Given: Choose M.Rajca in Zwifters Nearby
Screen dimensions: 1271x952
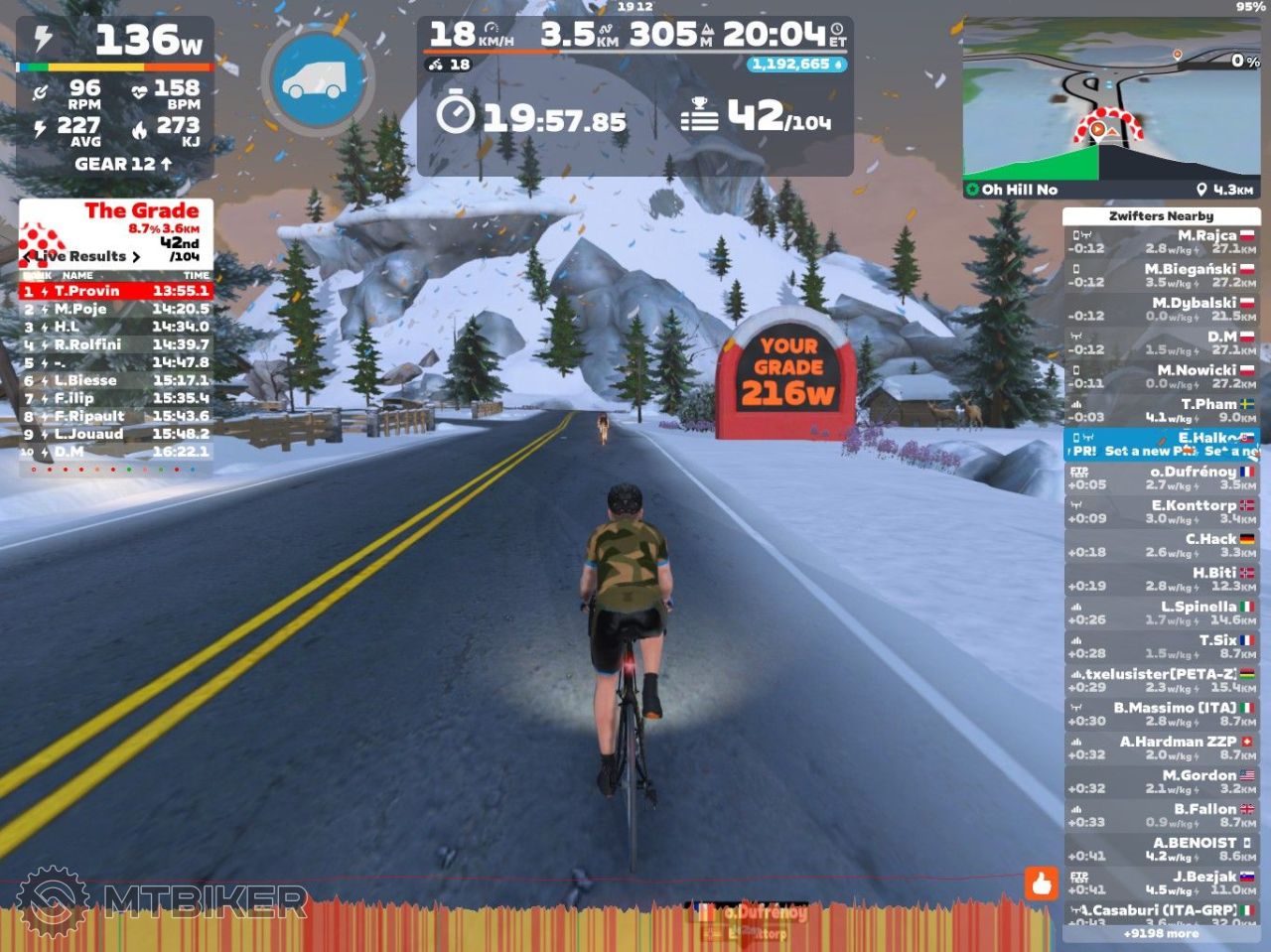Looking at the screenshot, I should [x=1162, y=242].
